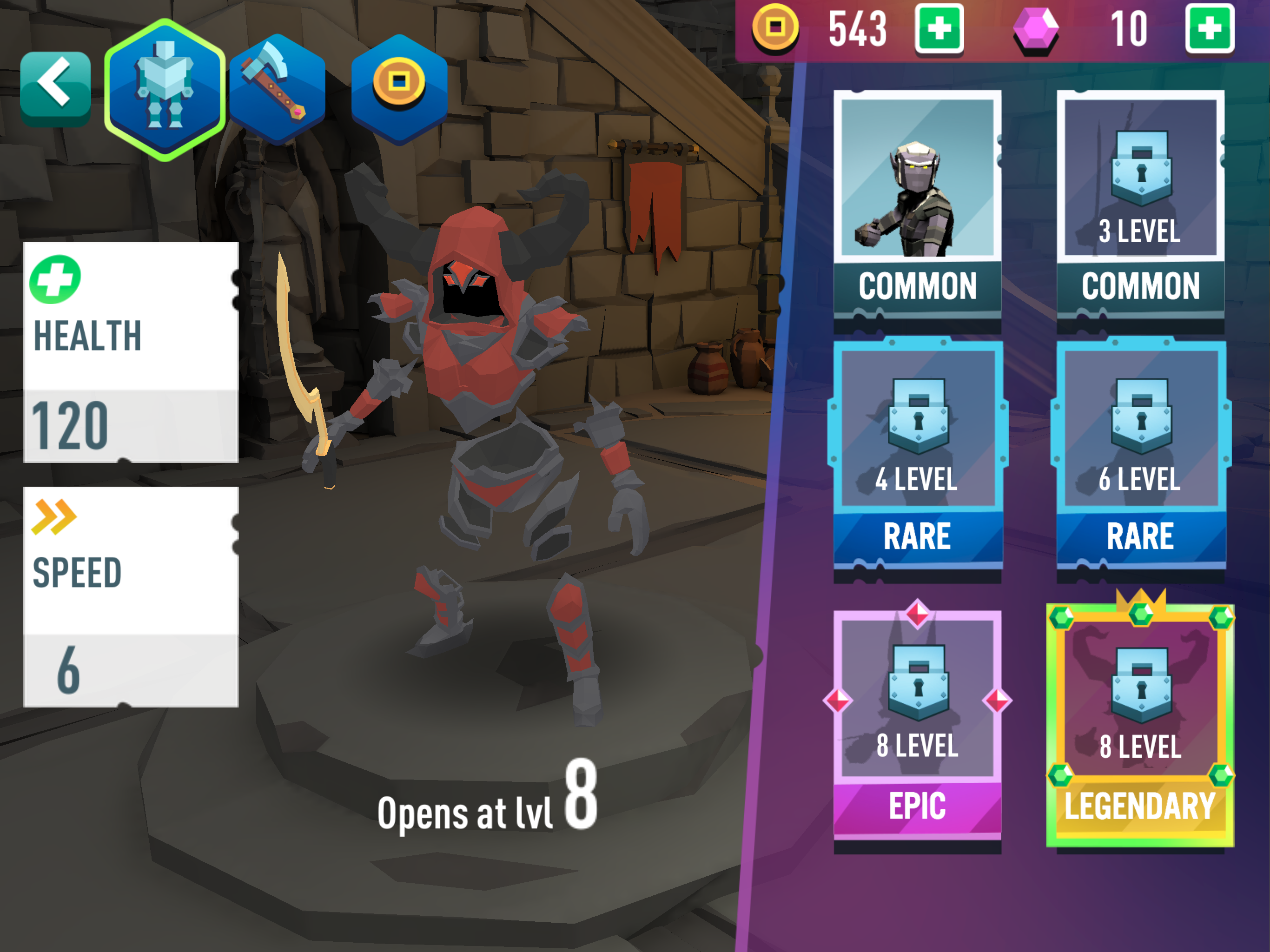The width and height of the screenshot is (1270, 952).
Task: Pick the 6 Level Rare card
Action: (x=1140, y=454)
